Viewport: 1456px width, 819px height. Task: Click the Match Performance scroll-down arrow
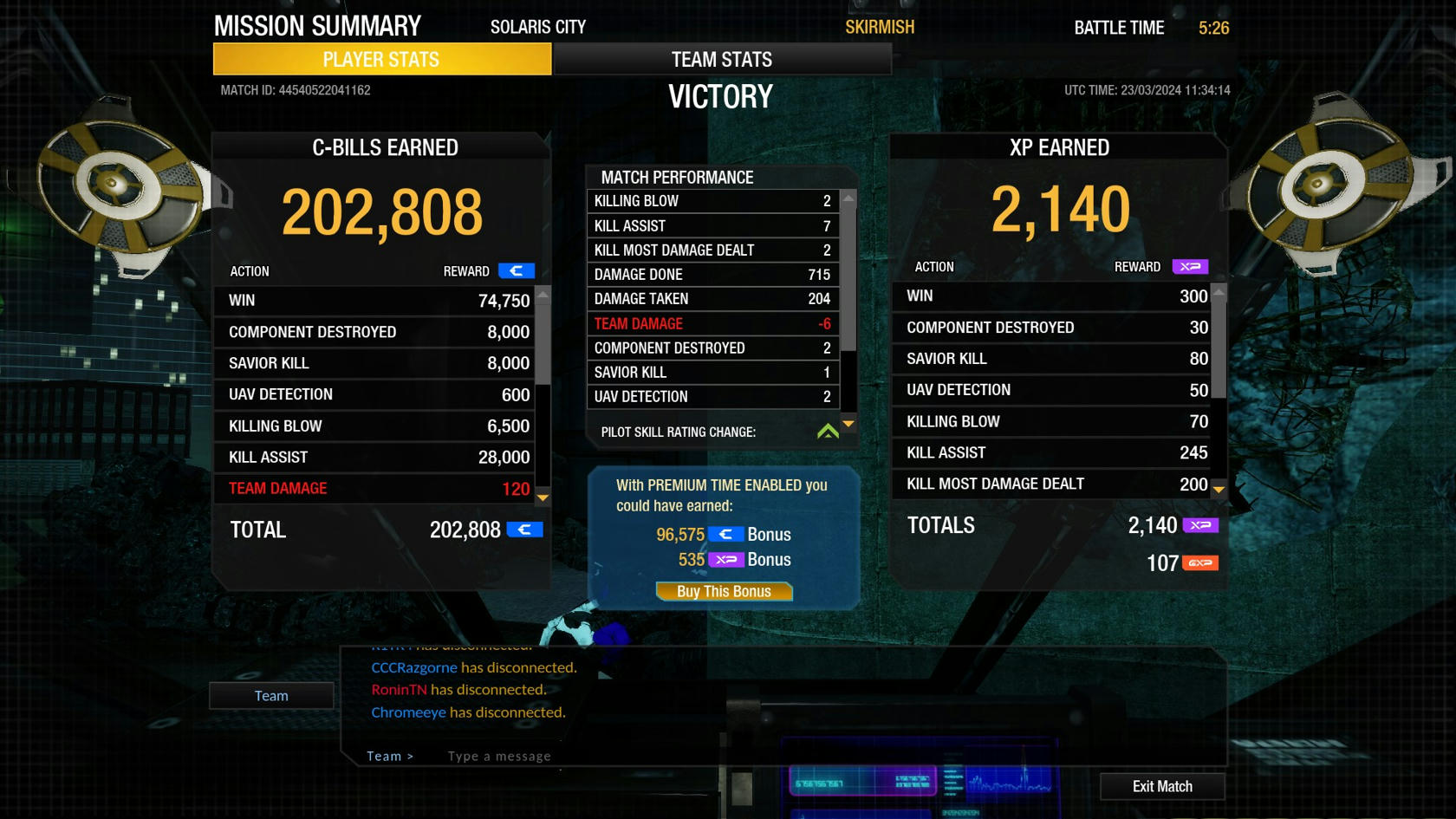pyautogui.click(x=849, y=424)
